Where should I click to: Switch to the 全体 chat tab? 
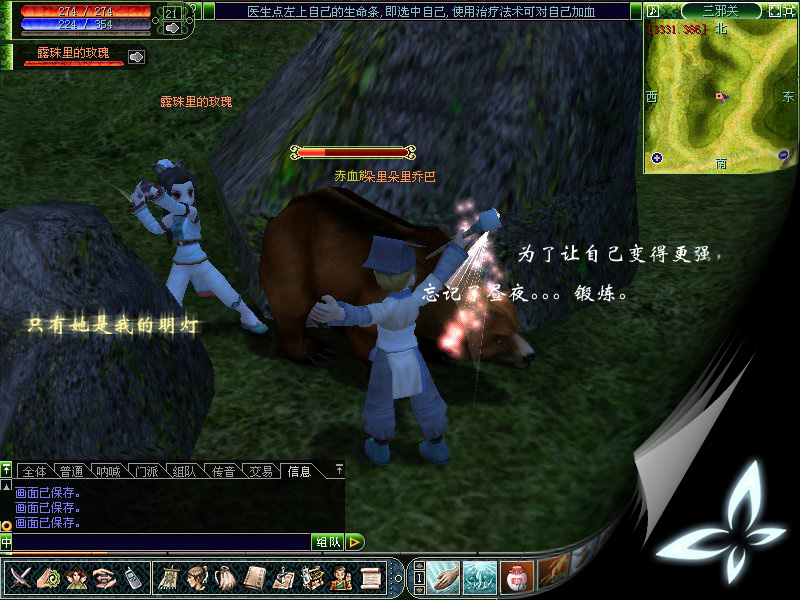click(x=34, y=471)
